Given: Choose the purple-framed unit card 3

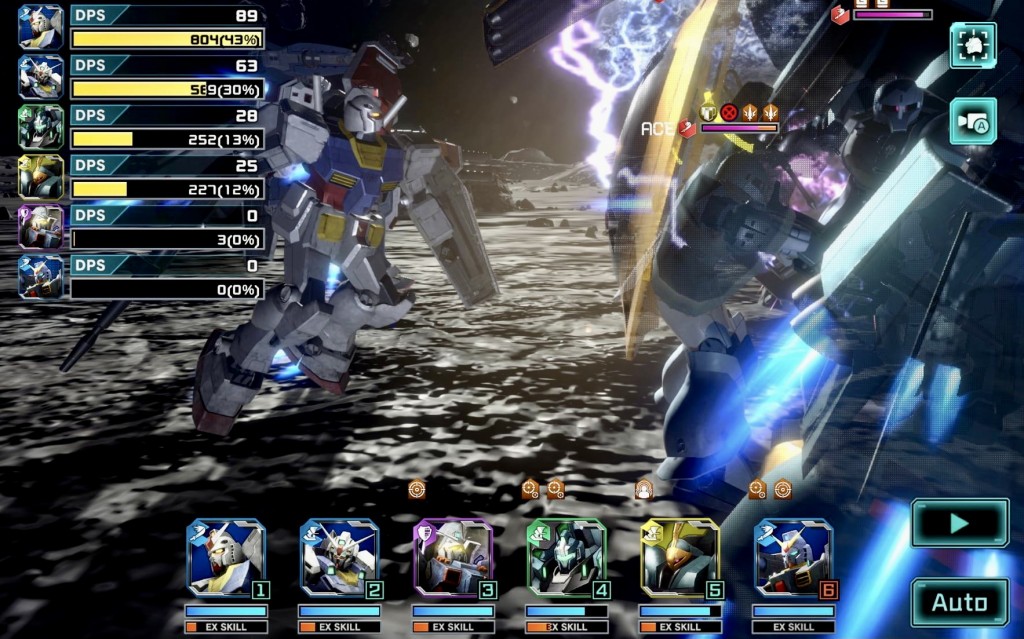Looking at the screenshot, I should click(x=453, y=558).
